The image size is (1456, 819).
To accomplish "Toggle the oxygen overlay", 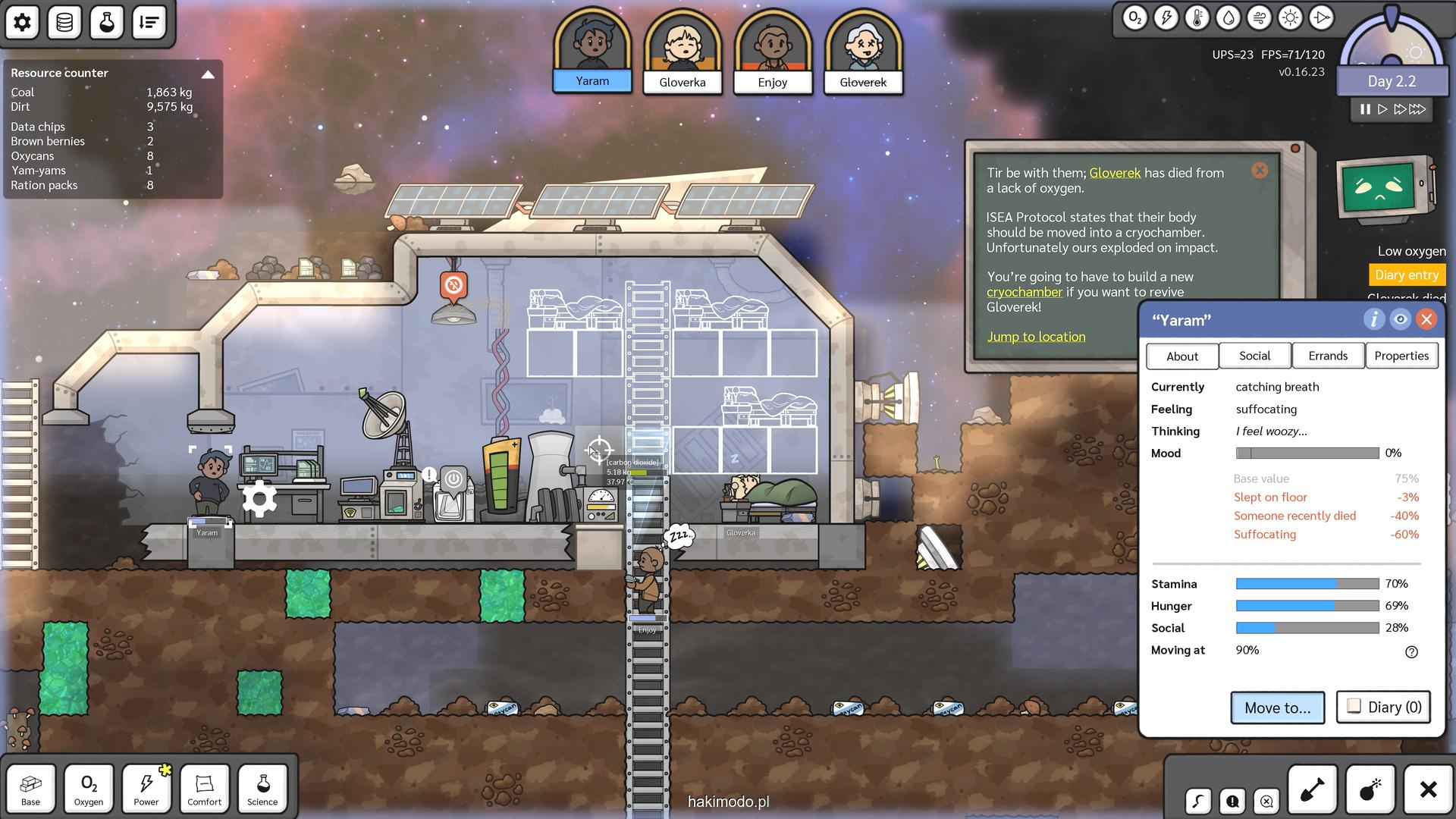I will pos(1134,18).
